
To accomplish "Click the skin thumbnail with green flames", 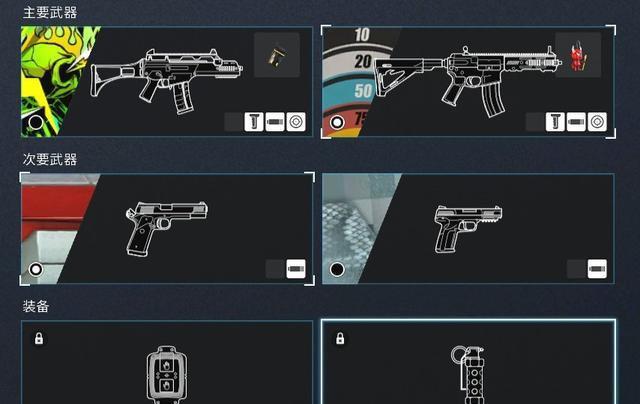I will coord(55,82).
